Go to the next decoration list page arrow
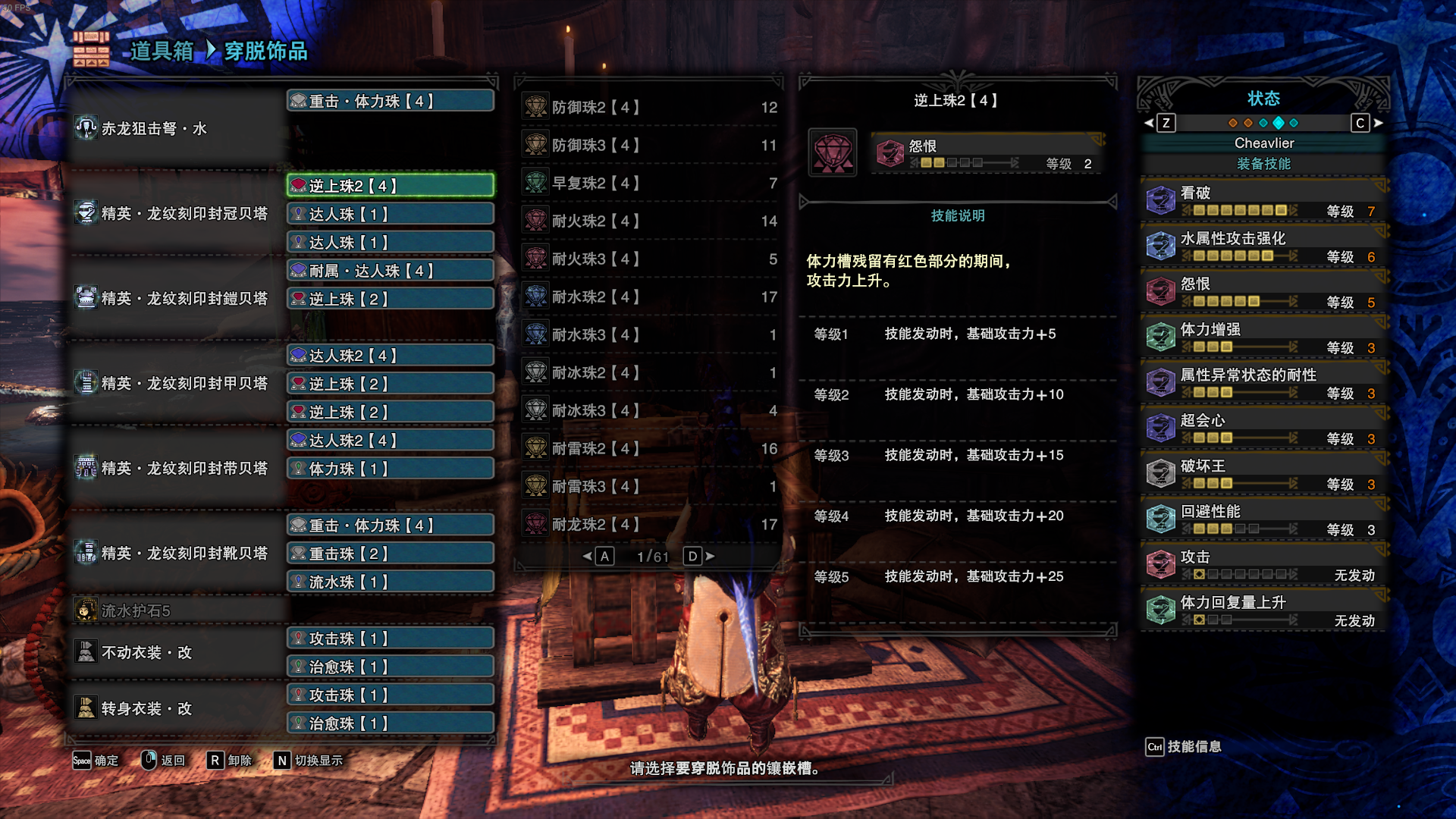 (710, 557)
